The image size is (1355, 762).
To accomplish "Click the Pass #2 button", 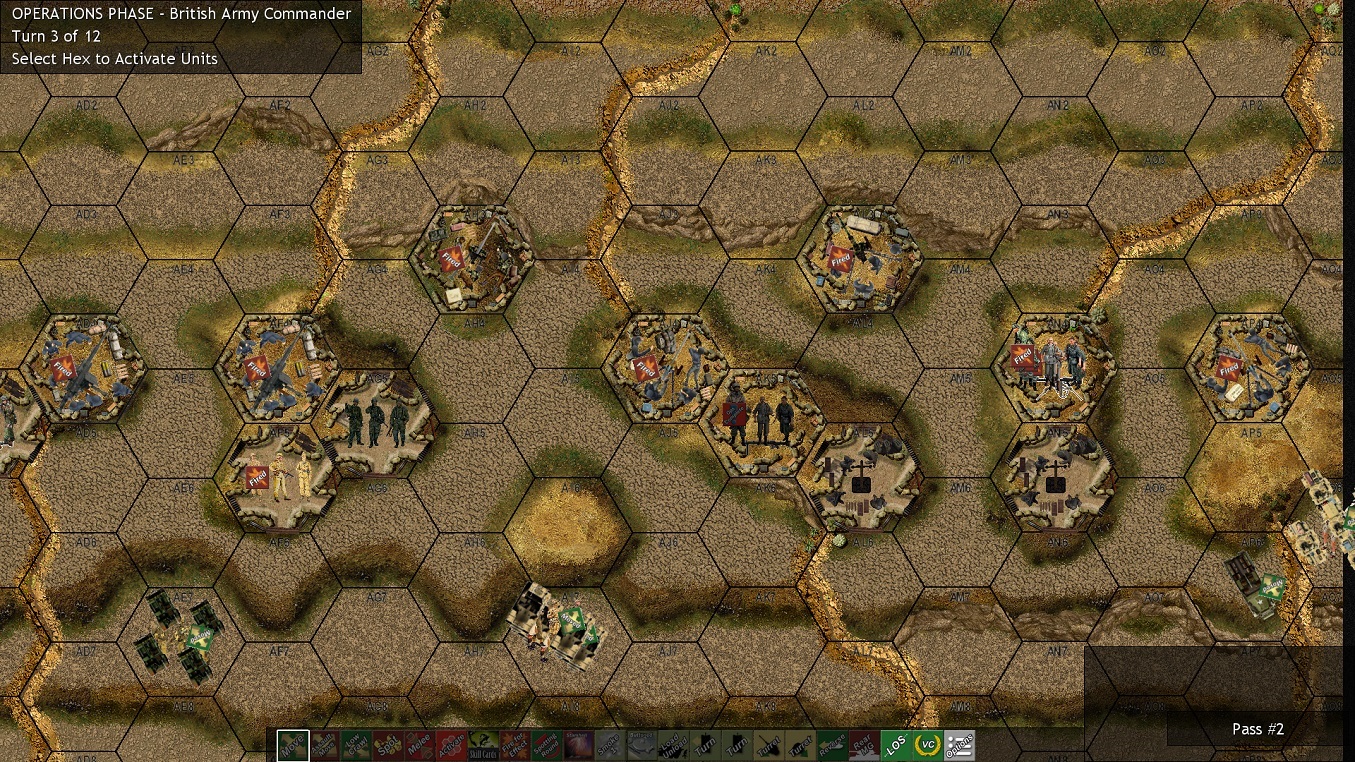I will [x=1257, y=729].
